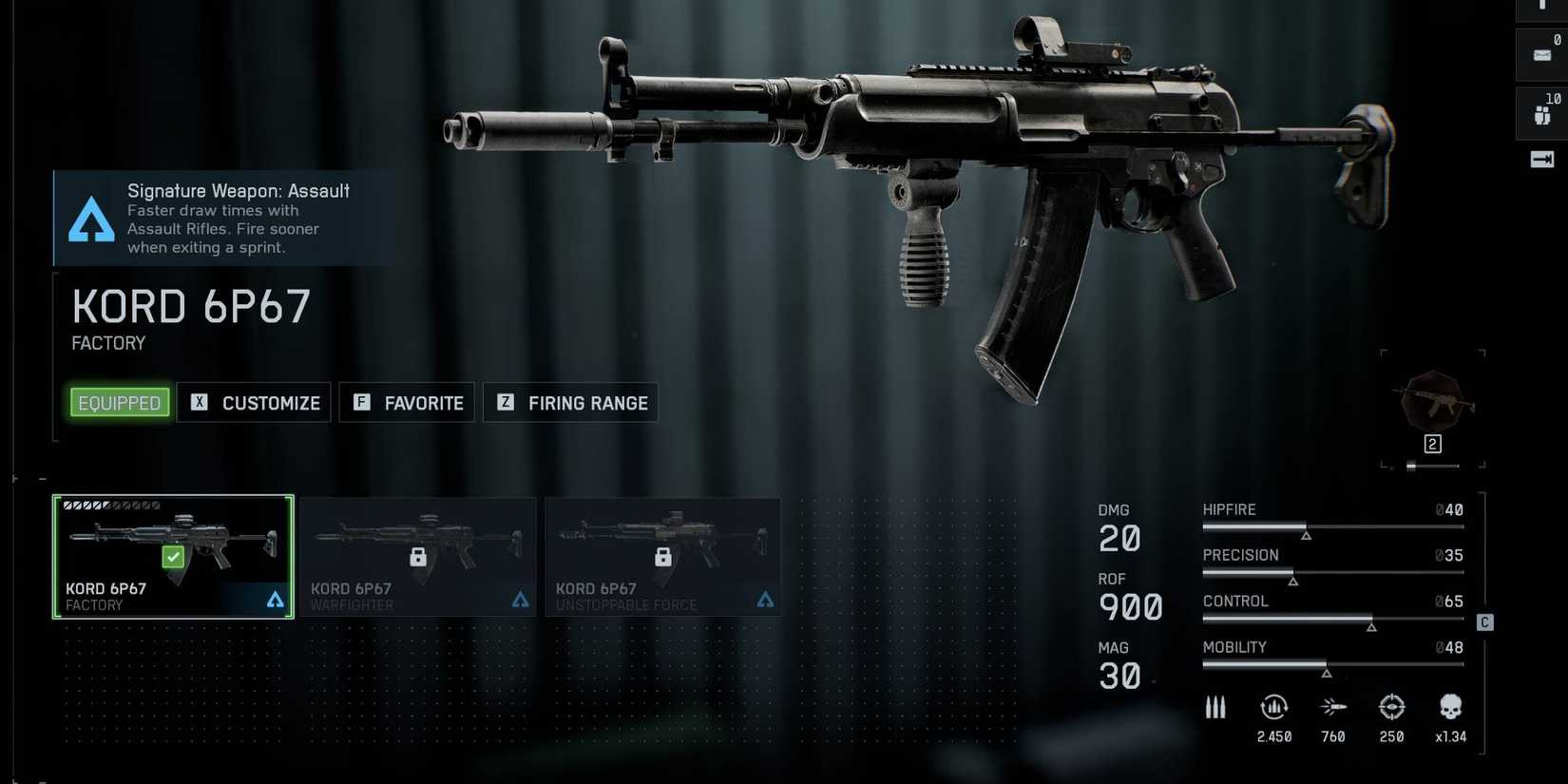Open the Firing Range option
Screen dimensions: 1568x784
click(x=570, y=402)
